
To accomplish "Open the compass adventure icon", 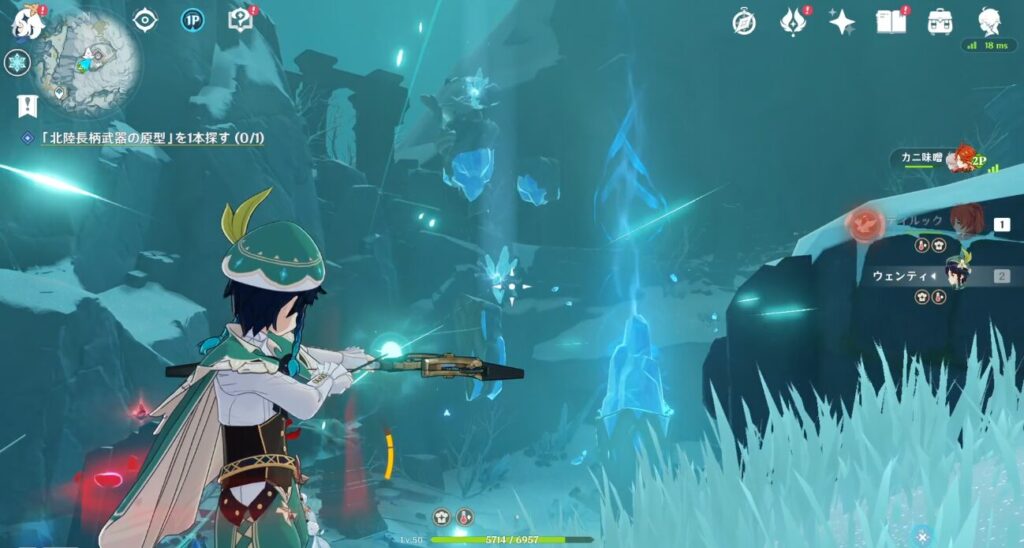I will (744, 22).
